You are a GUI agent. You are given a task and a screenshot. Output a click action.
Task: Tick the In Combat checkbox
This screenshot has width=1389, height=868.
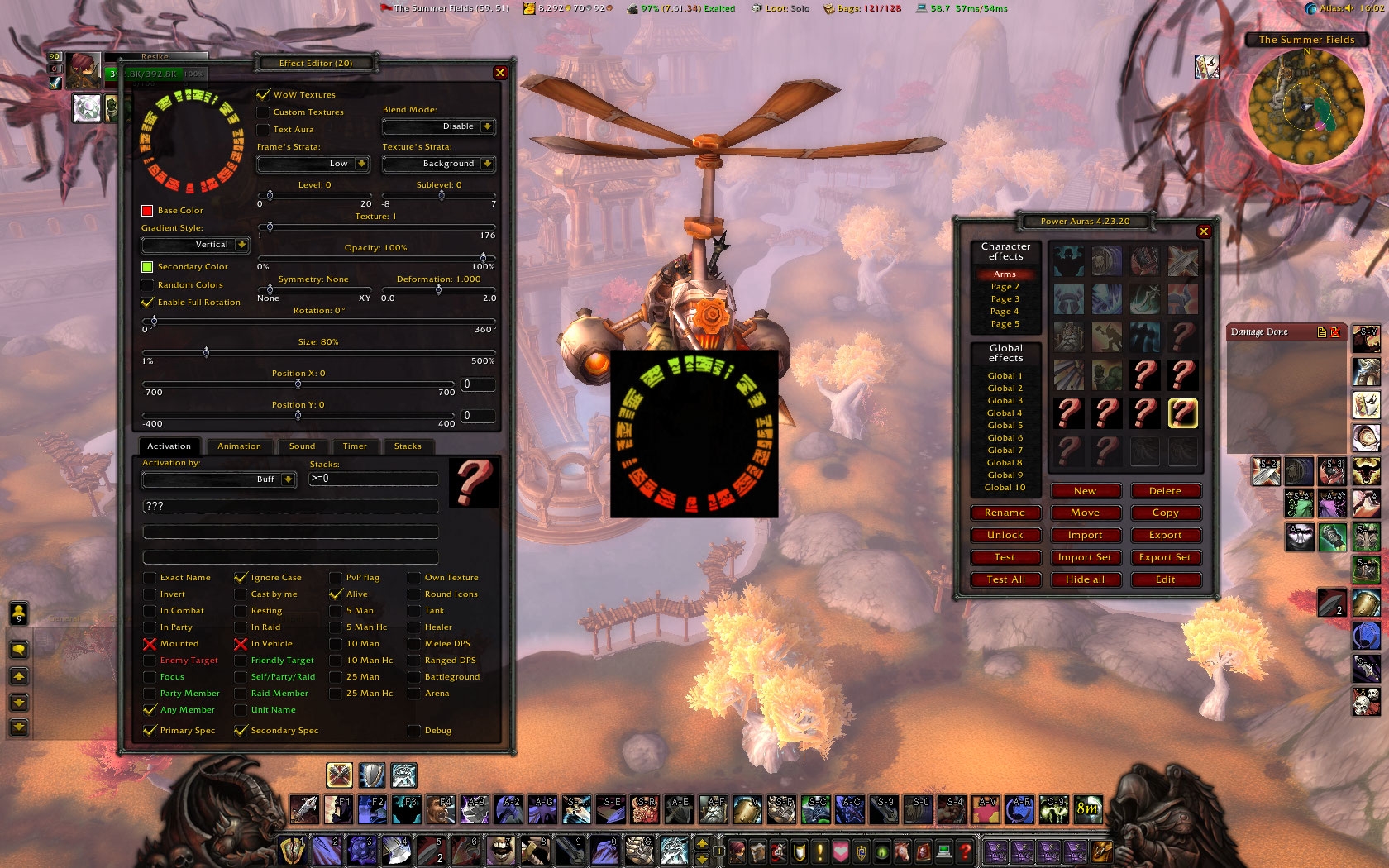click(x=150, y=611)
